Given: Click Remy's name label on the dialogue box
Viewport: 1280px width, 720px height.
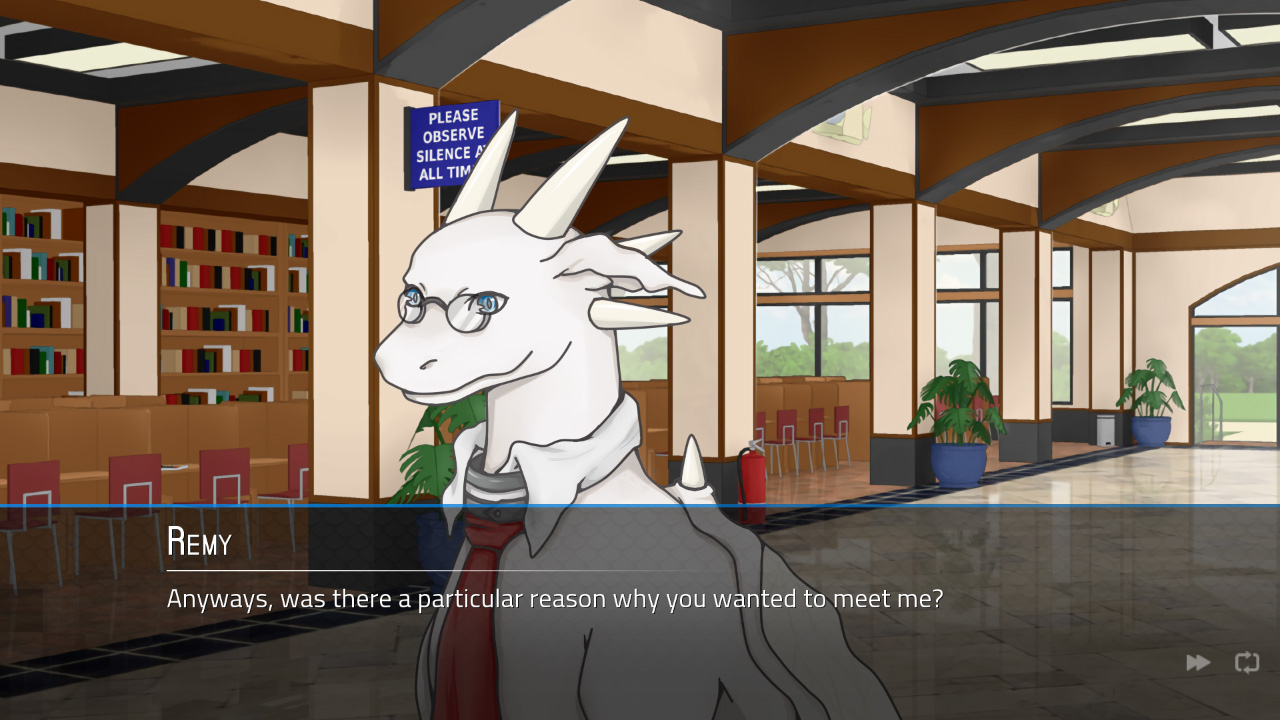Looking at the screenshot, I should coord(197,543).
